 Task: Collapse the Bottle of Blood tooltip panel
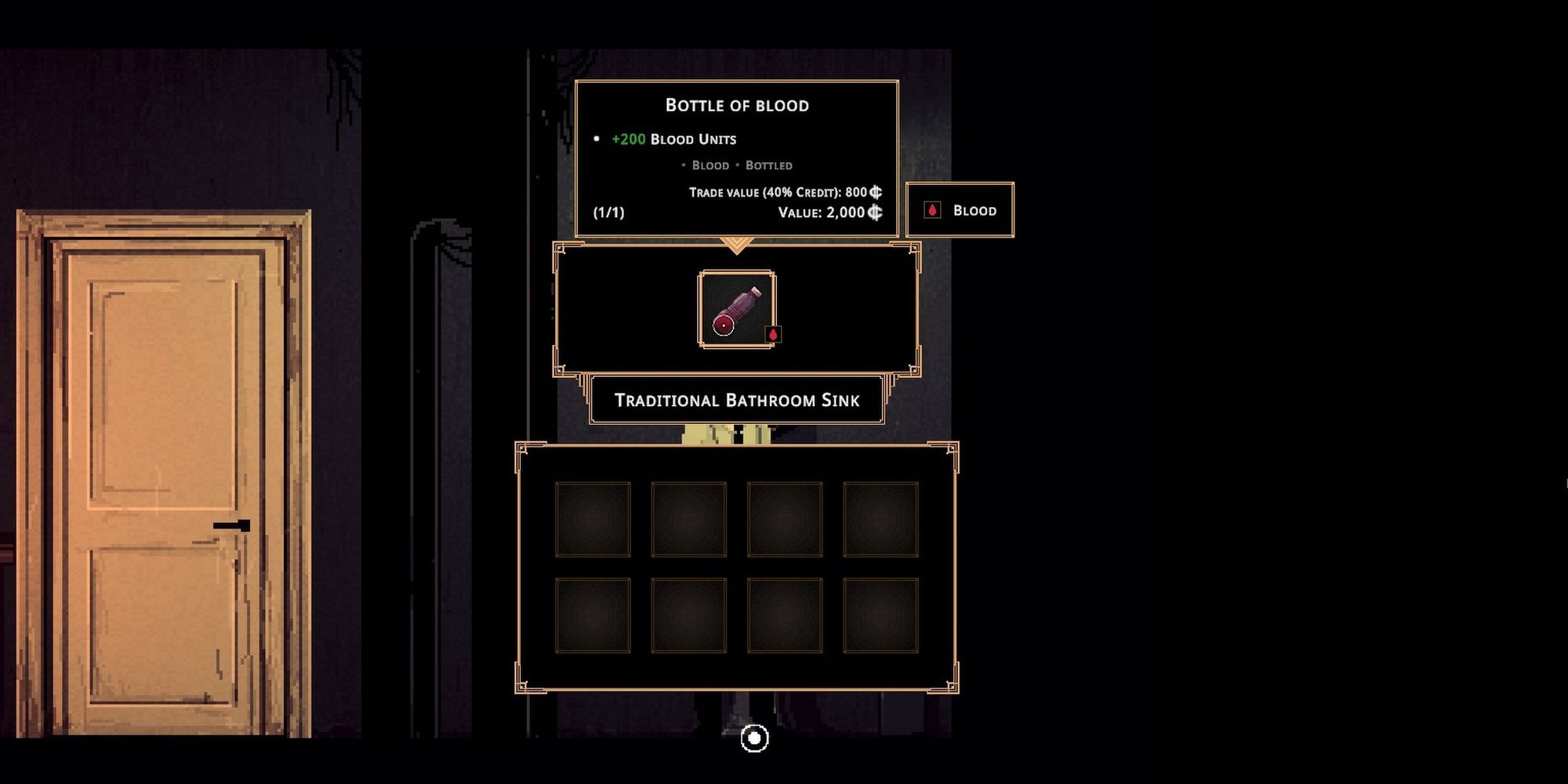coord(737,105)
